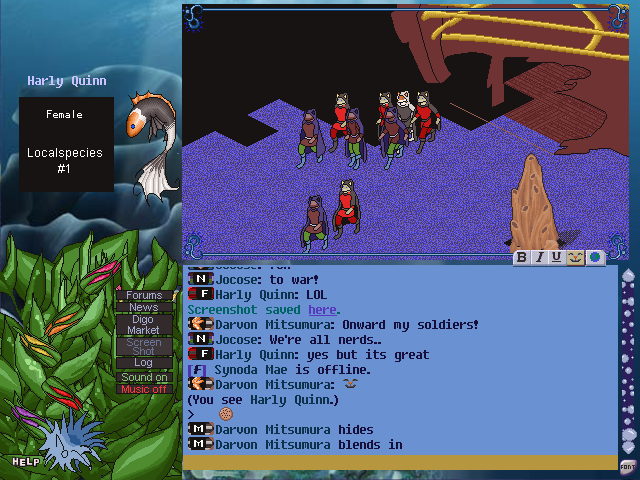The image size is (640, 480).
Task: Open the Forums button
Action: 144,295
